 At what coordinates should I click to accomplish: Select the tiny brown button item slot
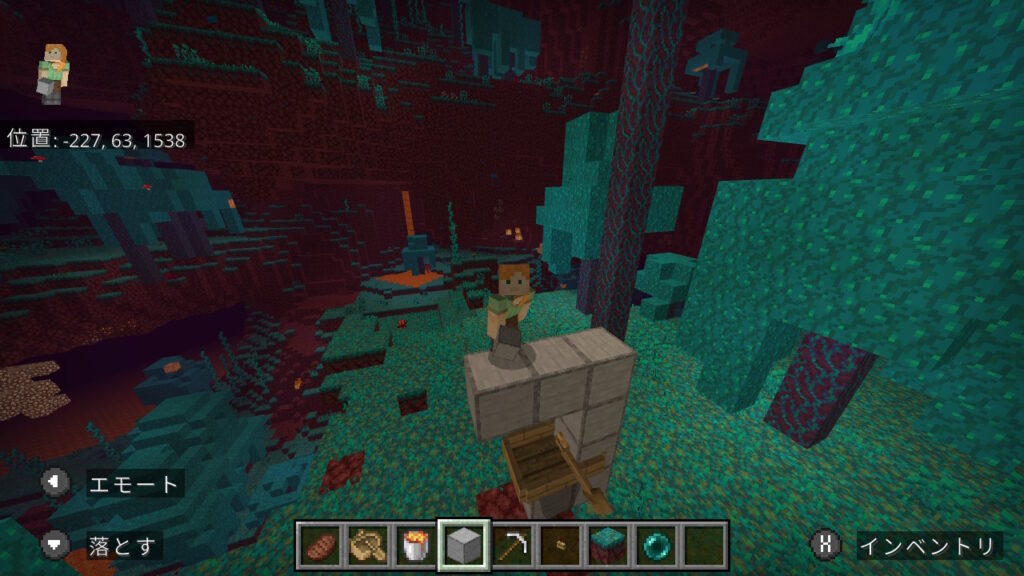[559, 546]
